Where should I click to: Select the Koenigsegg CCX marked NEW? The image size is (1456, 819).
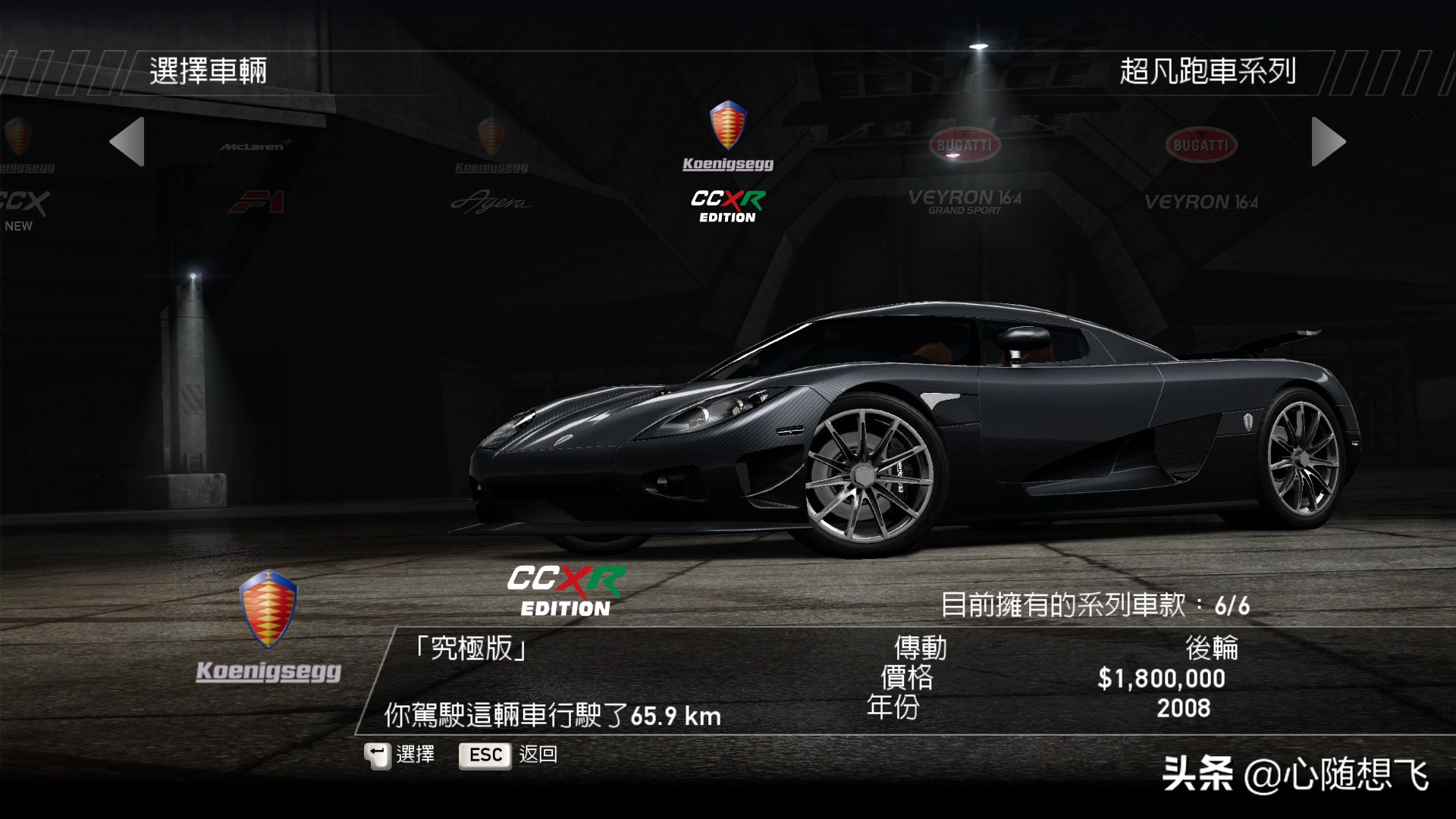(x=21, y=174)
